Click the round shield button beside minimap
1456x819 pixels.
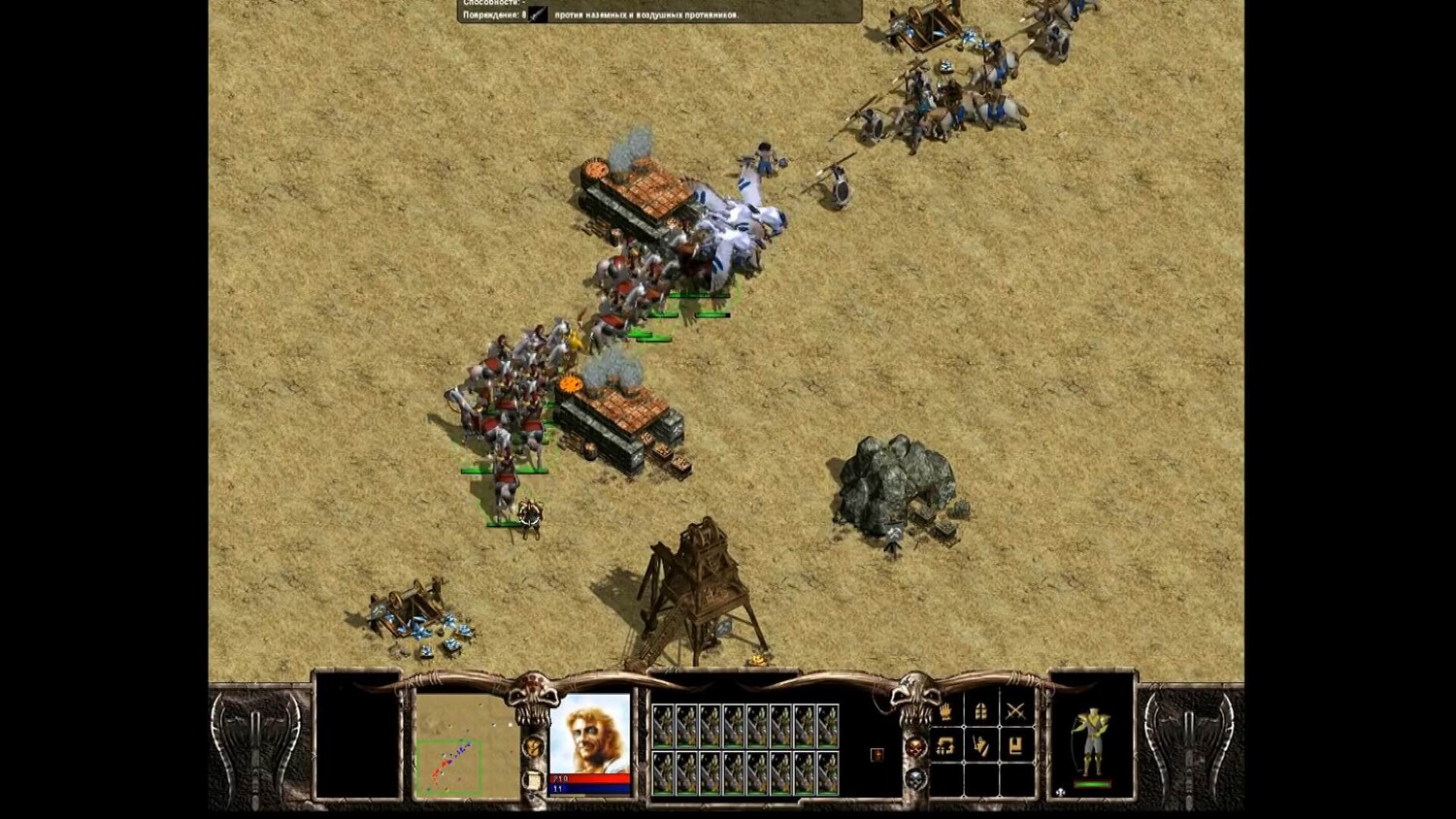532,746
